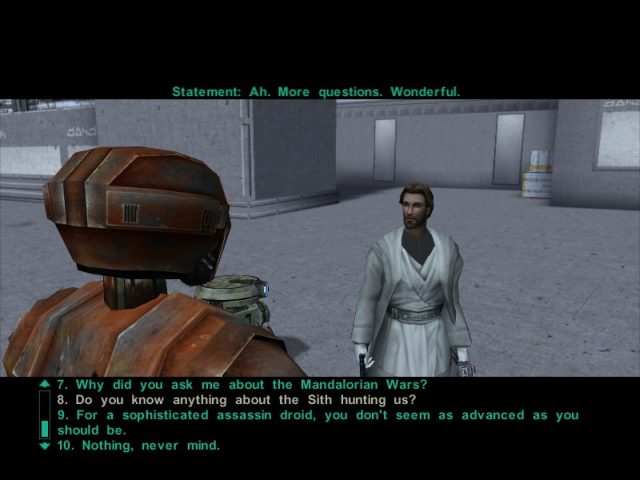The height and width of the screenshot is (480, 640).
Task: Click the dialogue list up arrow
Action: [43, 384]
